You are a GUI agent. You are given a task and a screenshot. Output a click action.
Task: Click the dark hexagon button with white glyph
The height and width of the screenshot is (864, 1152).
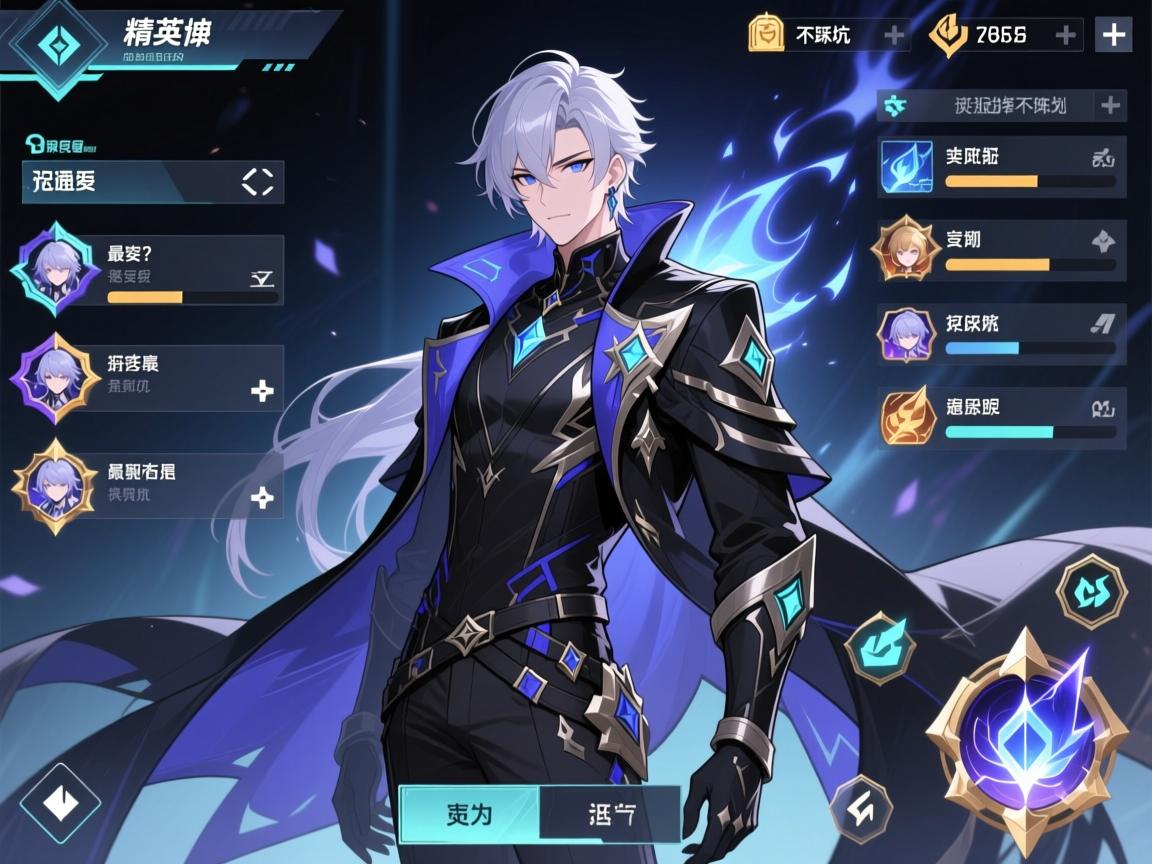click(862, 810)
